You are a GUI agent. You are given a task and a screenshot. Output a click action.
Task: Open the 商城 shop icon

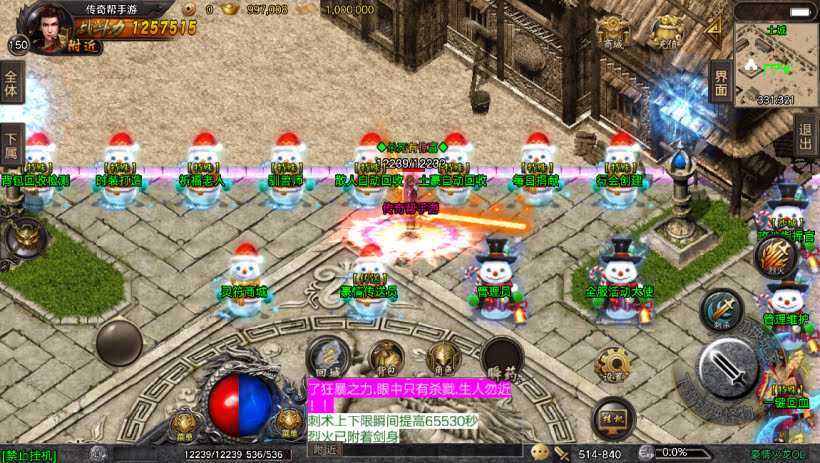pyautogui.click(x=613, y=36)
